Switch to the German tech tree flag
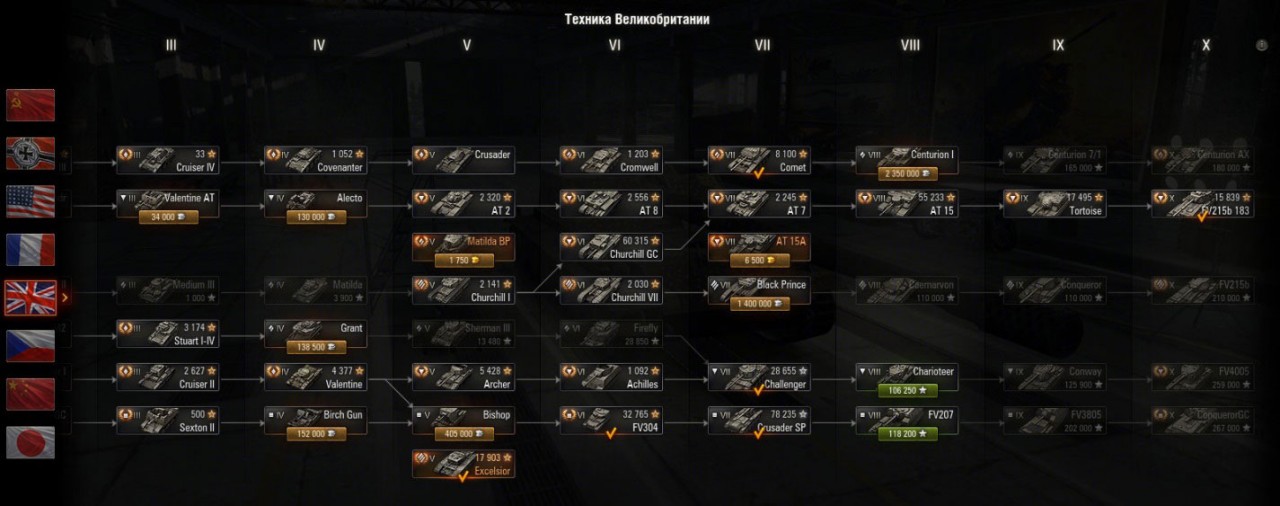 (30, 153)
